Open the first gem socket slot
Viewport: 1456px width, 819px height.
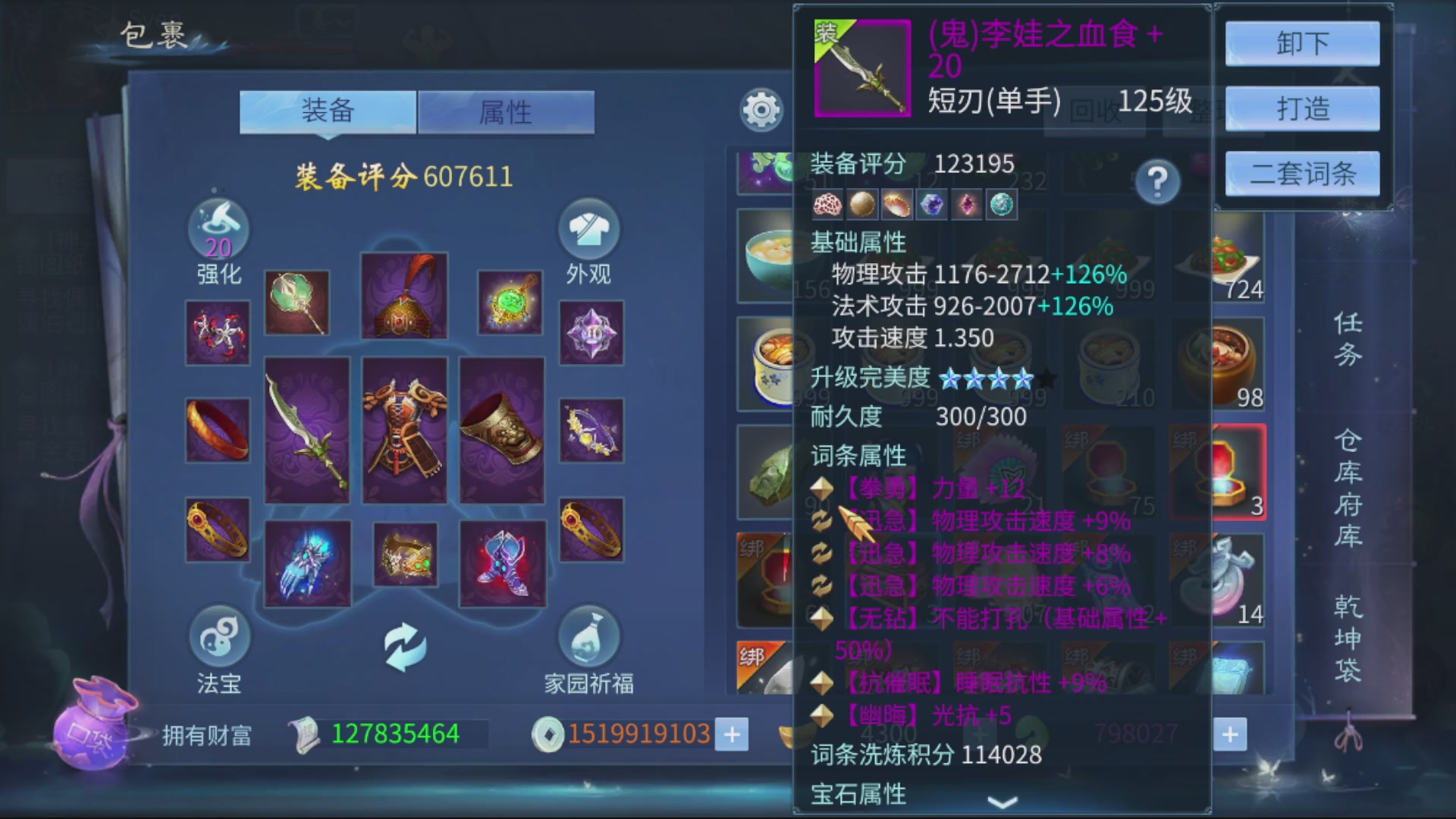click(x=829, y=206)
